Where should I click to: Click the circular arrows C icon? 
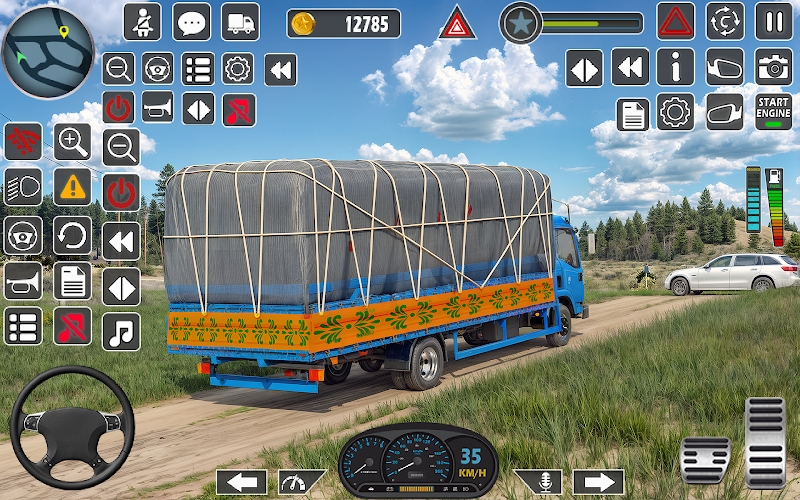click(x=725, y=21)
